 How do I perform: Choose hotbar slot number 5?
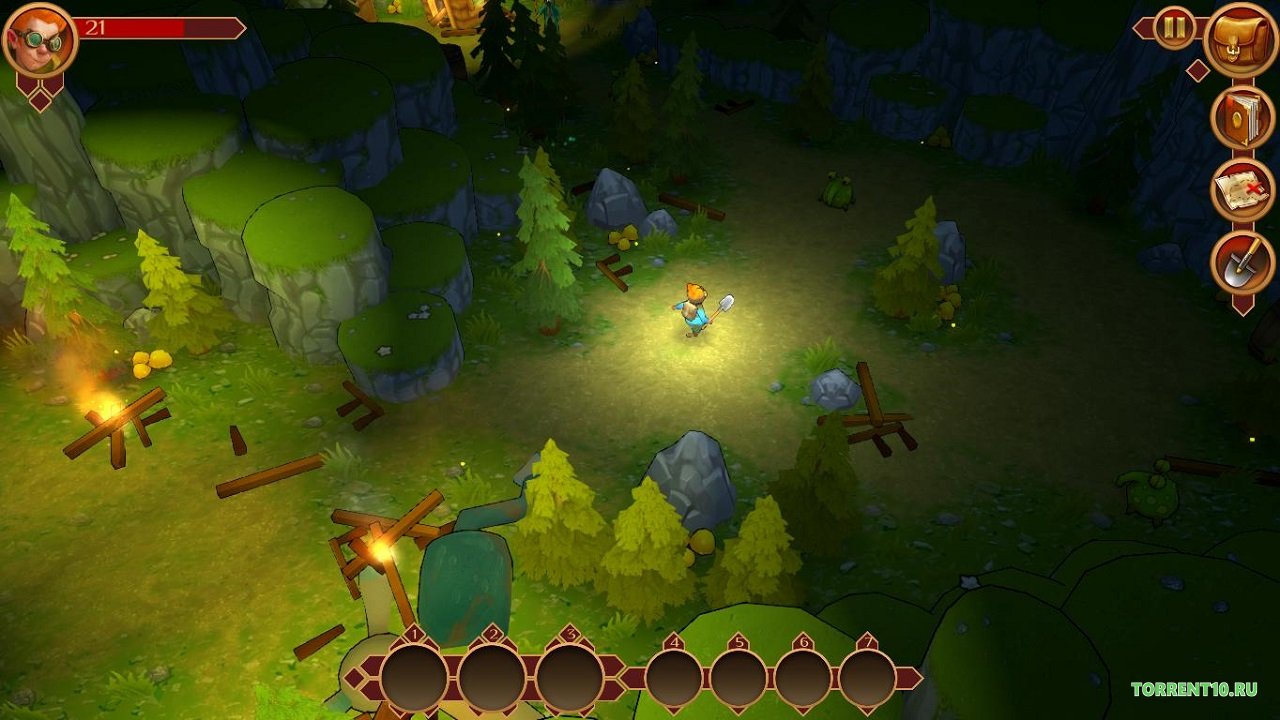coord(738,679)
